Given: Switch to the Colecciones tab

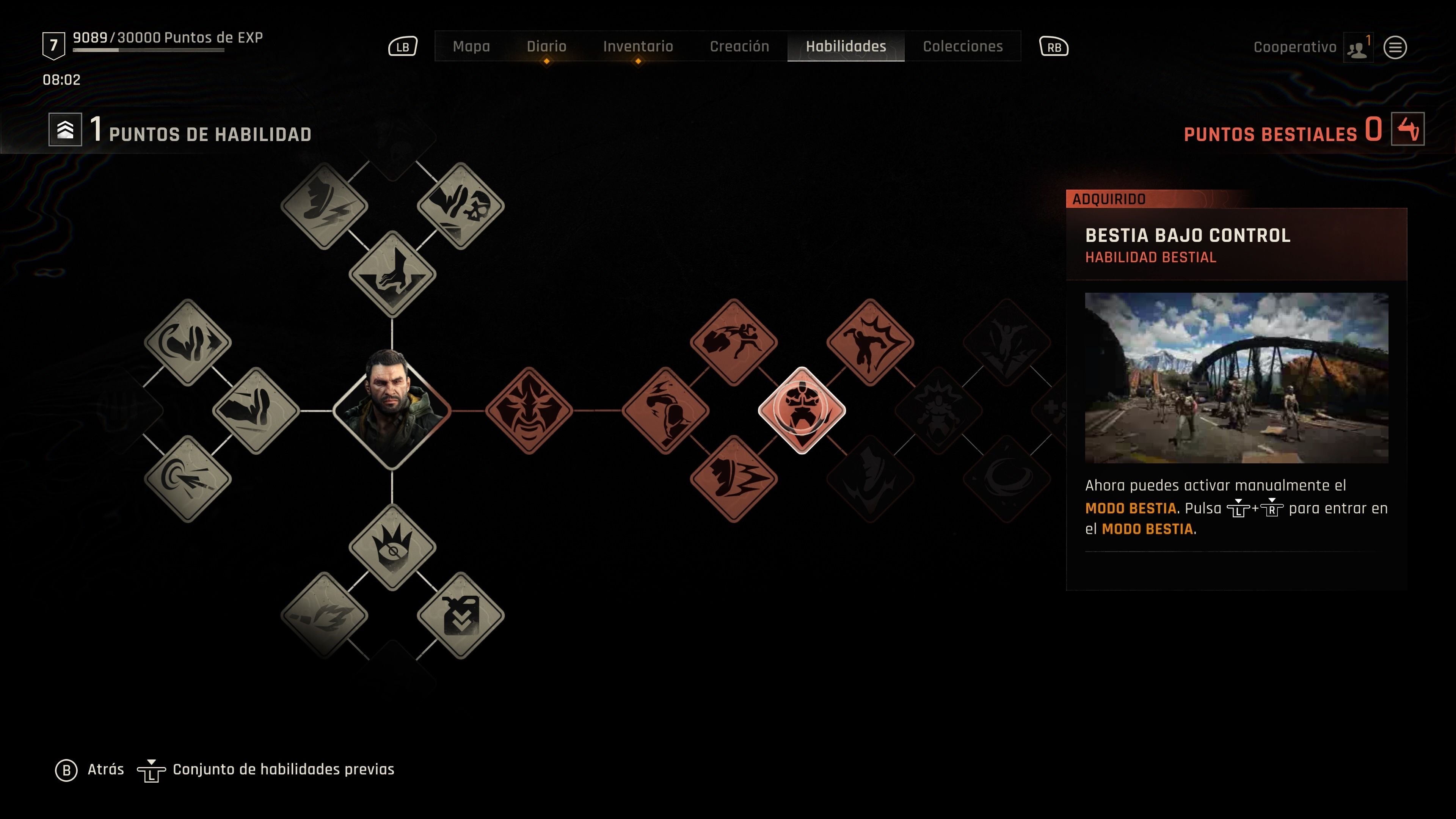Looking at the screenshot, I should point(963,47).
